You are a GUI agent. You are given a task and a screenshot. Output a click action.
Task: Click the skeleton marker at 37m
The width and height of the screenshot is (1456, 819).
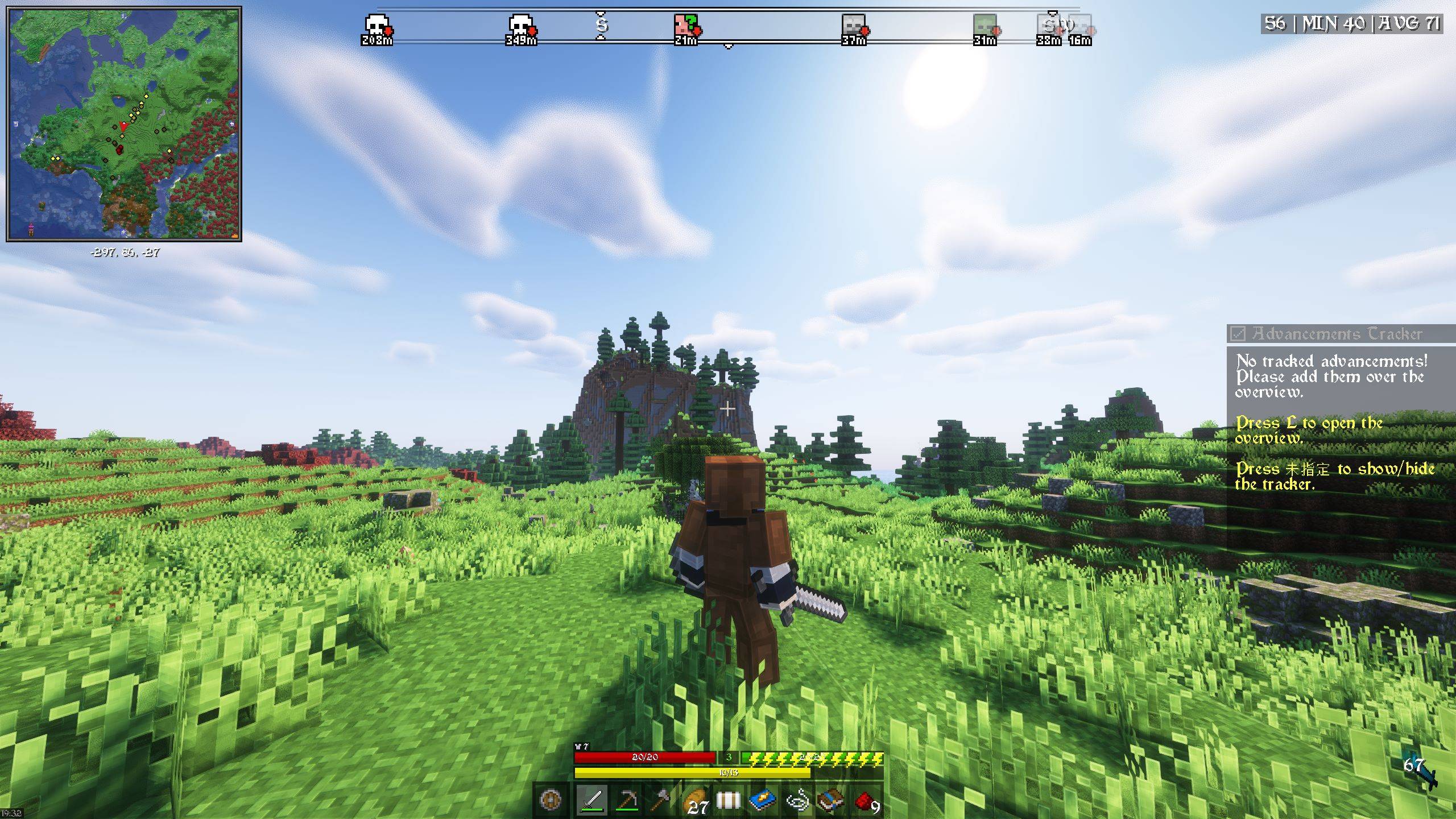pyautogui.click(x=853, y=24)
